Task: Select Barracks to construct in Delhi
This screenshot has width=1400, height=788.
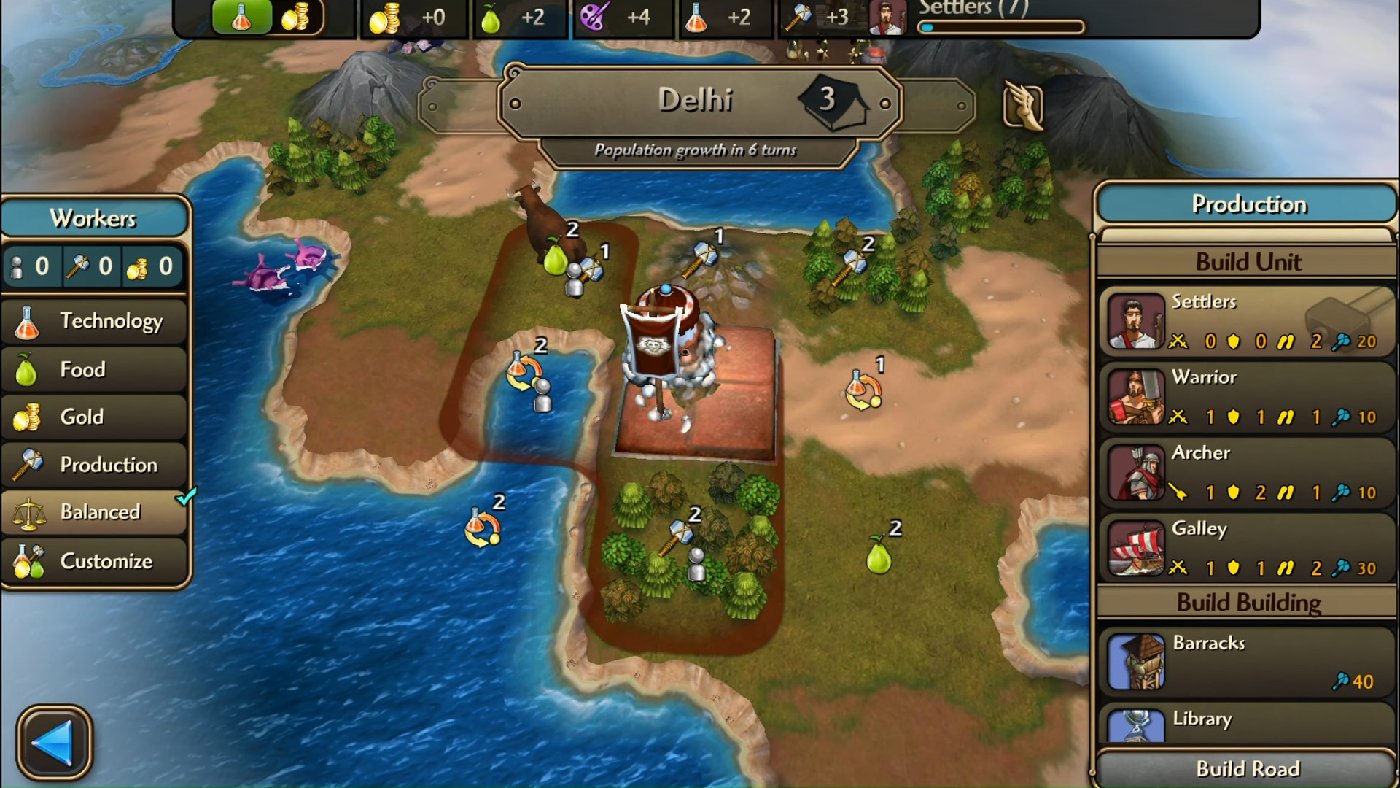Action: 1136,662
